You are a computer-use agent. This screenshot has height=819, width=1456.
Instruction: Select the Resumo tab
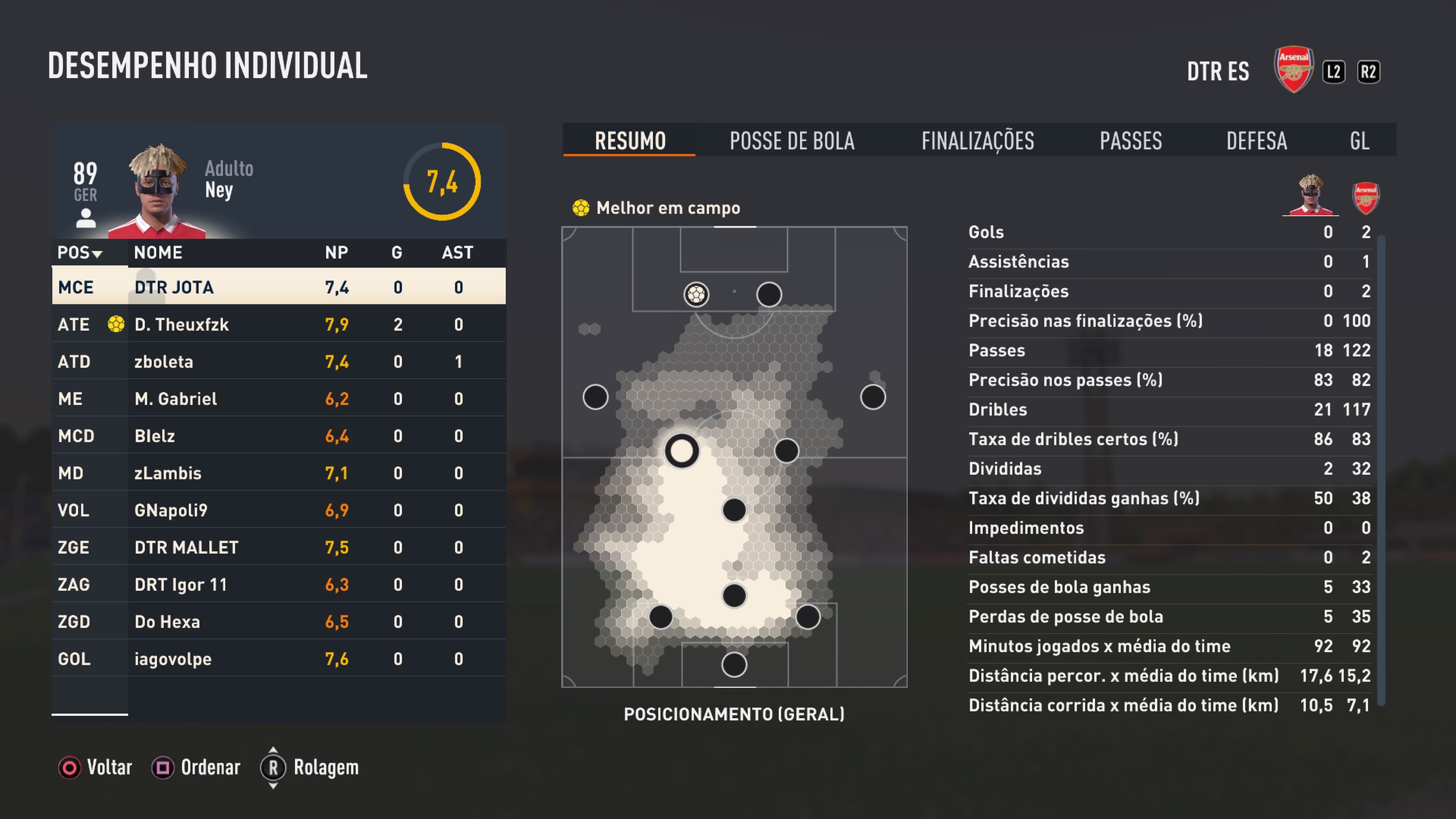[x=630, y=141]
